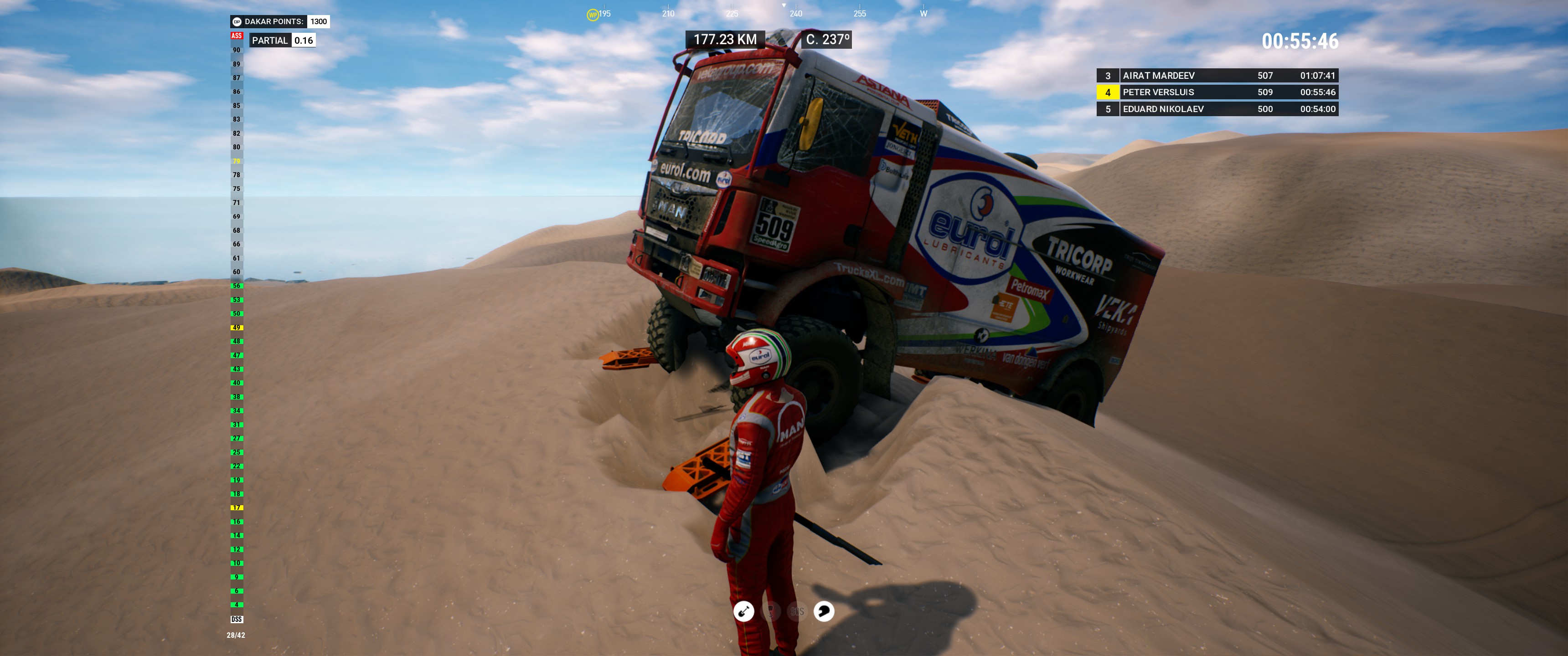Choose the tow hook winch icon
This screenshot has width=1568, height=656.
771,611
